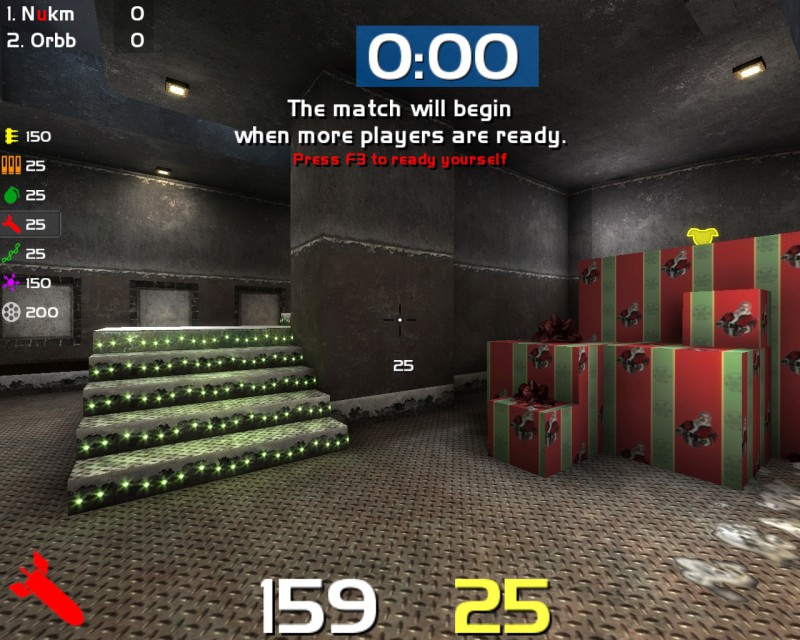Switch to the green grenade weapon

click(12, 195)
